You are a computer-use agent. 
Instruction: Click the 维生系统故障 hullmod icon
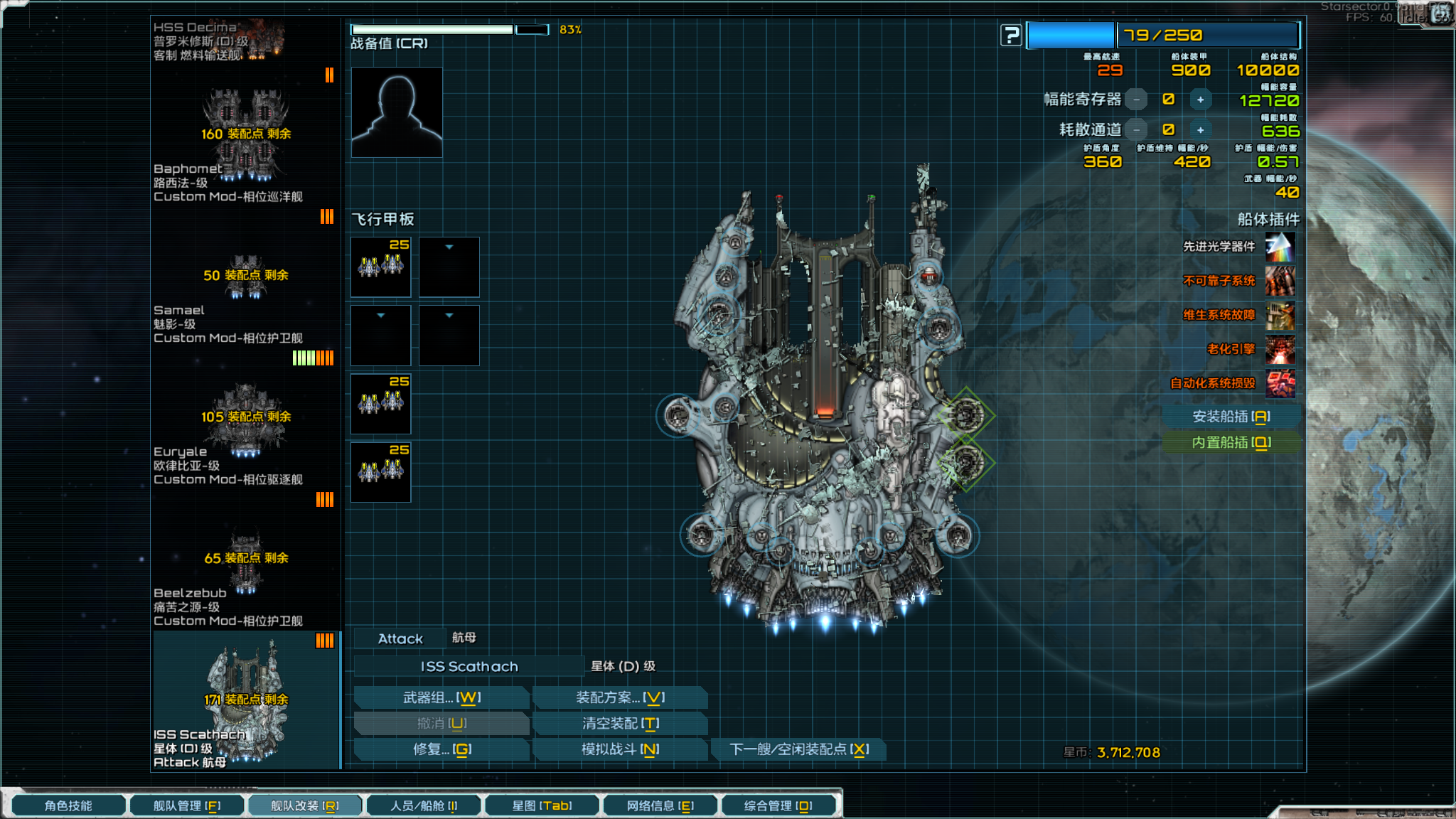pos(1279,315)
